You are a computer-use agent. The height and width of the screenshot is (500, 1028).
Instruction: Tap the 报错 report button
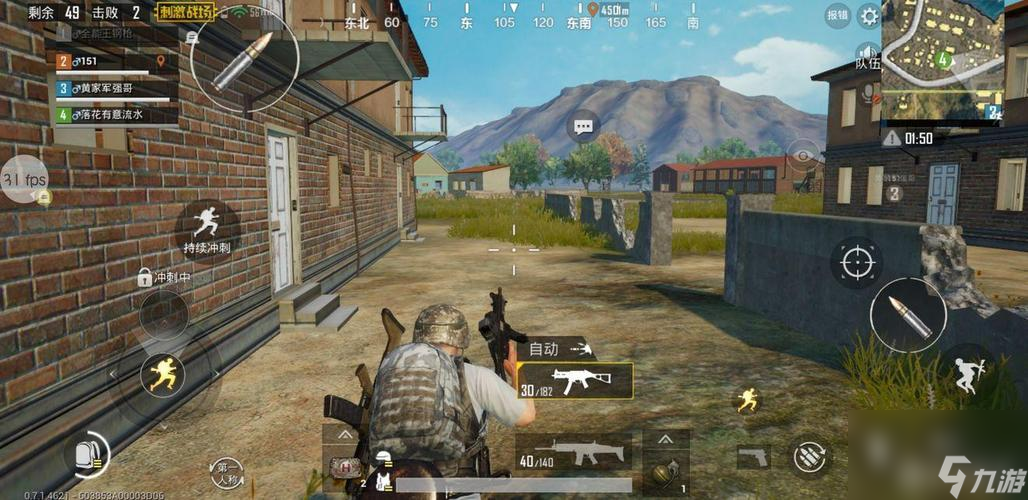[838, 16]
